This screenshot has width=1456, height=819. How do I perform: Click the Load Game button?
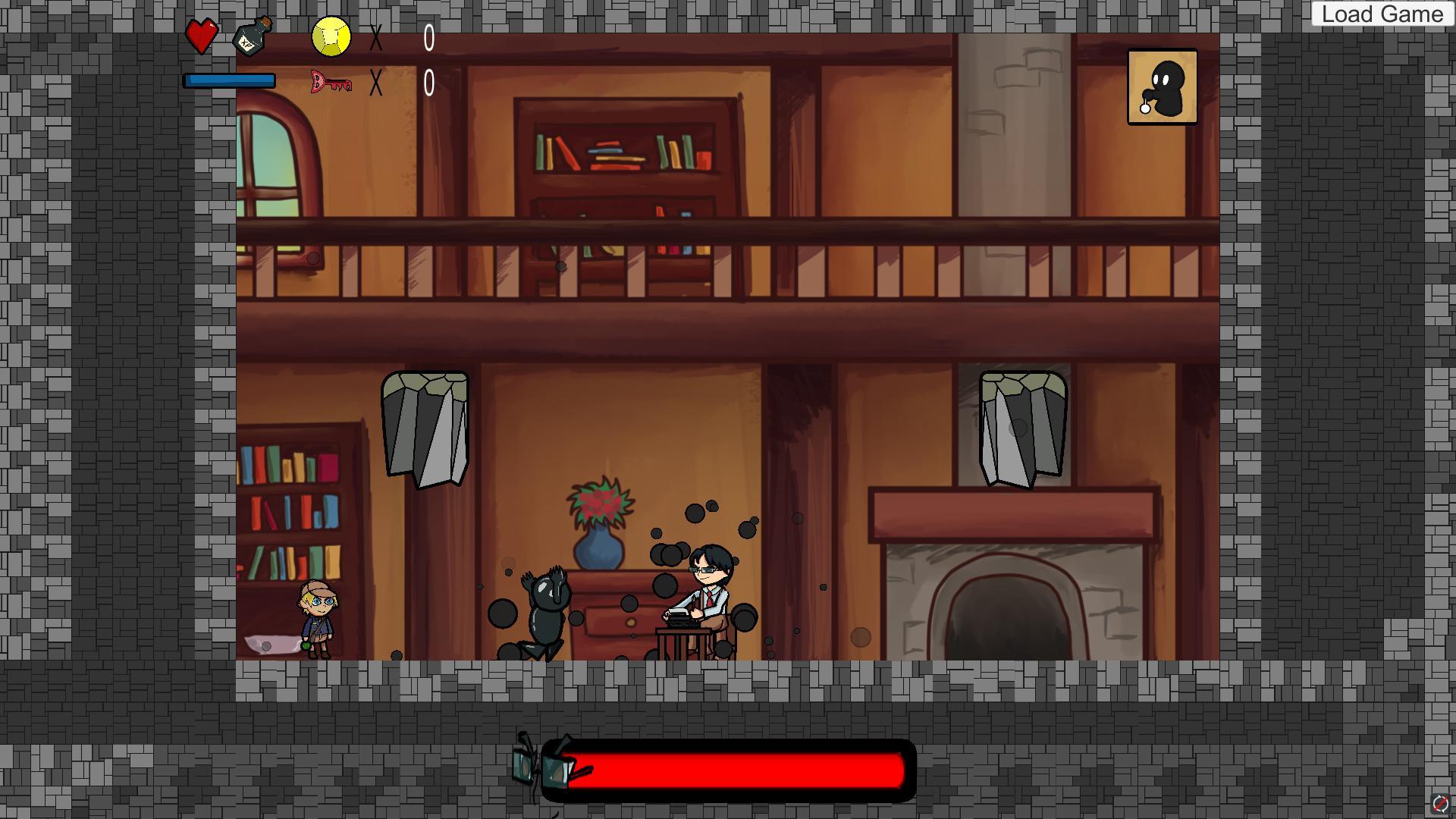click(1382, 14)
